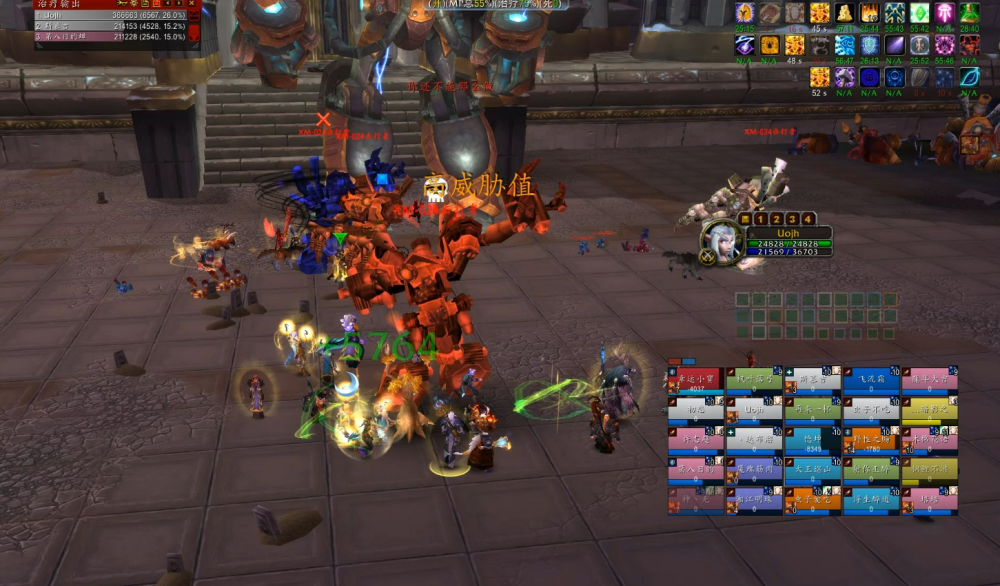Screen dimensions: 1000x586
Task: Click the green gem buff icon
Action: pyautogui.click(x=920, y=13)
